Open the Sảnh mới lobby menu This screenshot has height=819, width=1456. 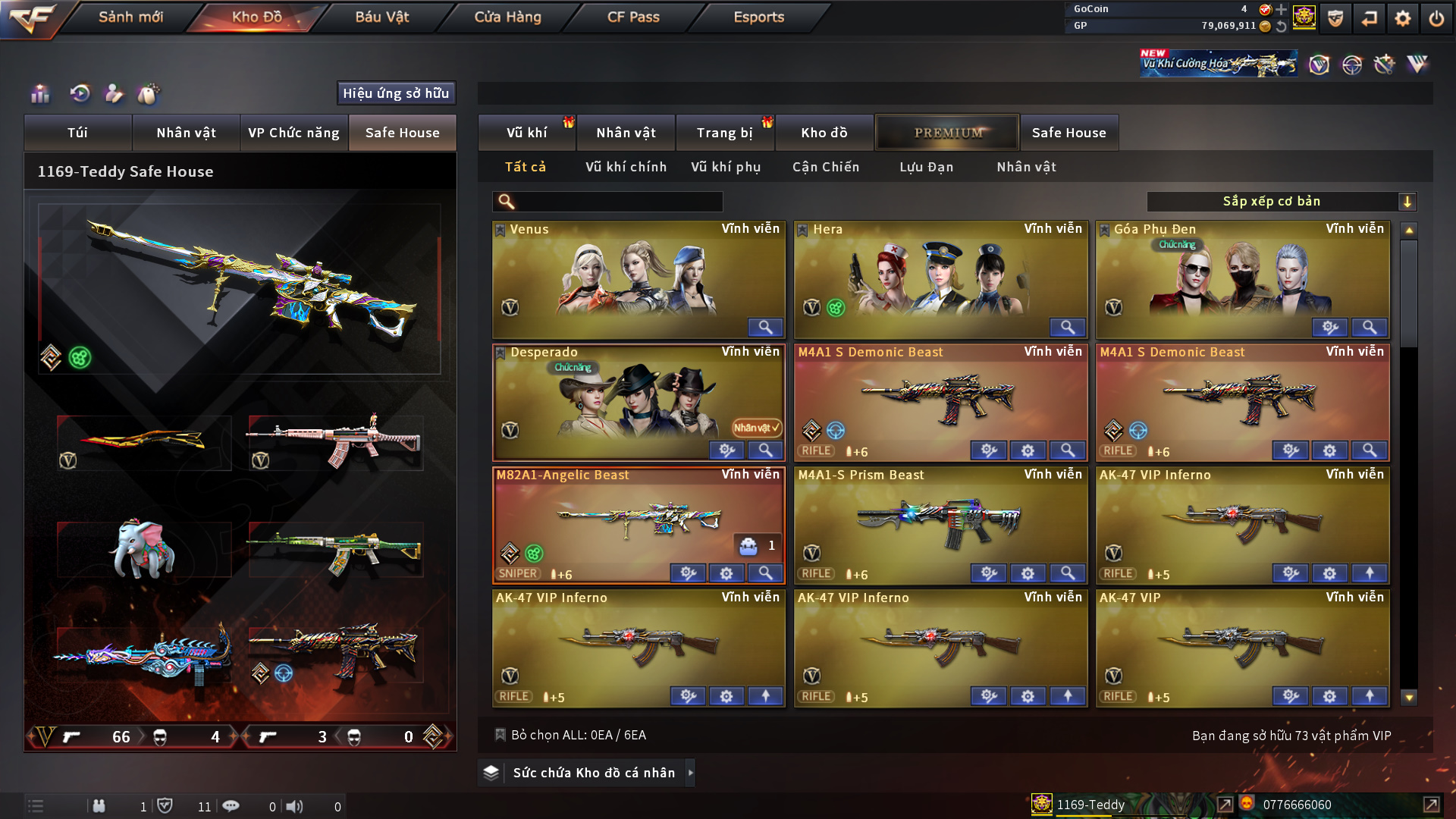[x=130, y=17]
